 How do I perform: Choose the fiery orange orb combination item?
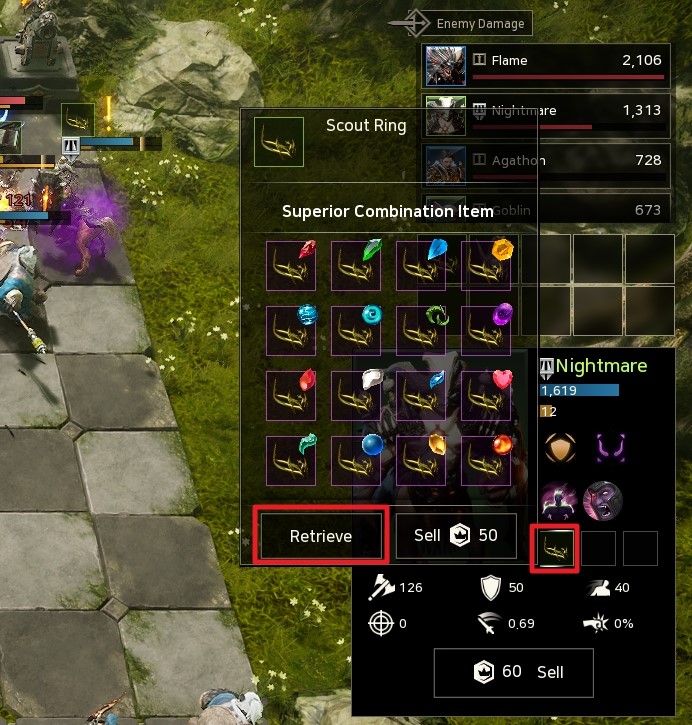click(x=486, y=459)
